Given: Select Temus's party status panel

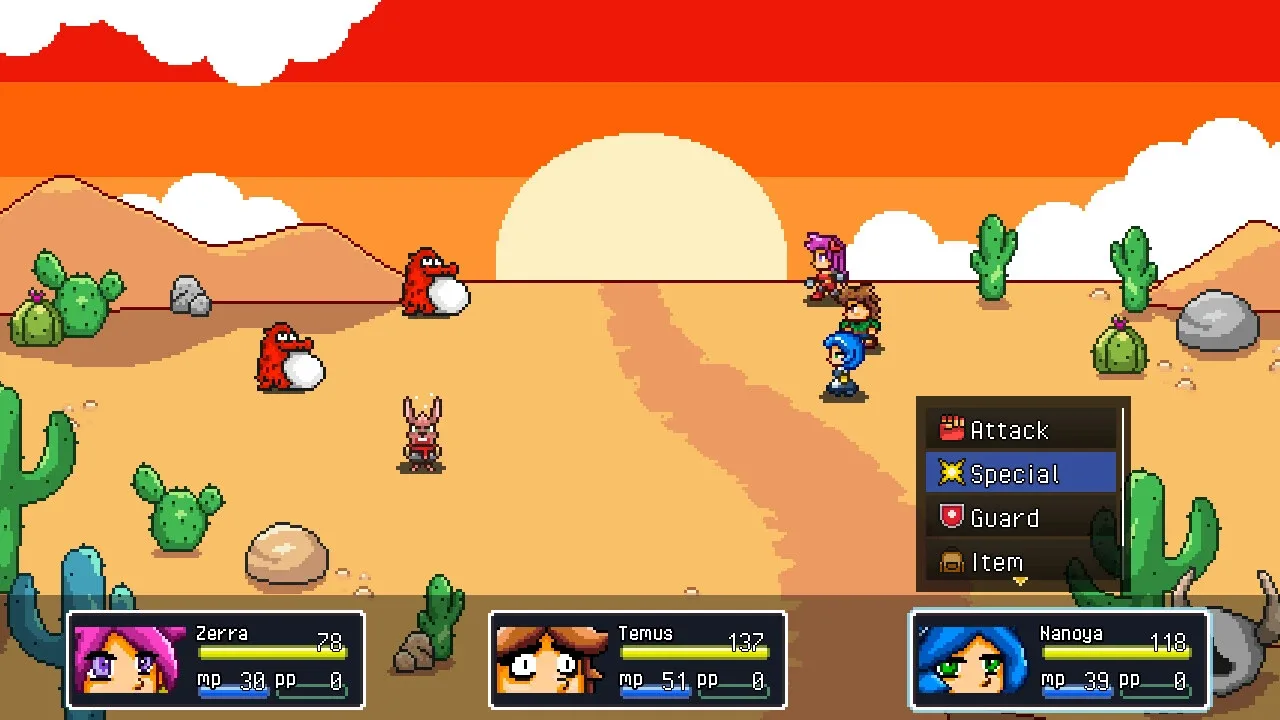Looking at the screenshot, I should (638, 660).
